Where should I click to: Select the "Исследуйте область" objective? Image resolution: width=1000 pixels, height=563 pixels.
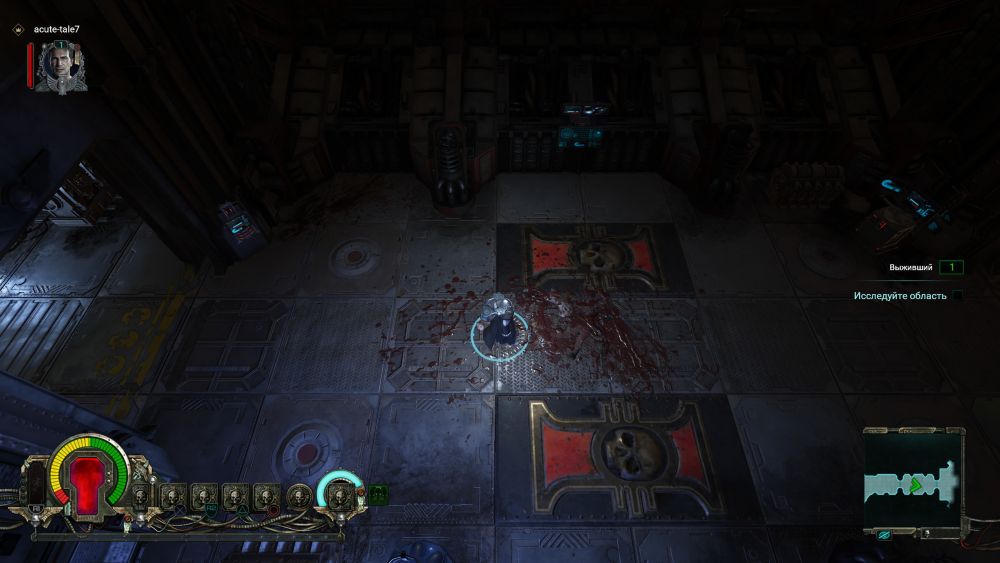click(898, 296)
